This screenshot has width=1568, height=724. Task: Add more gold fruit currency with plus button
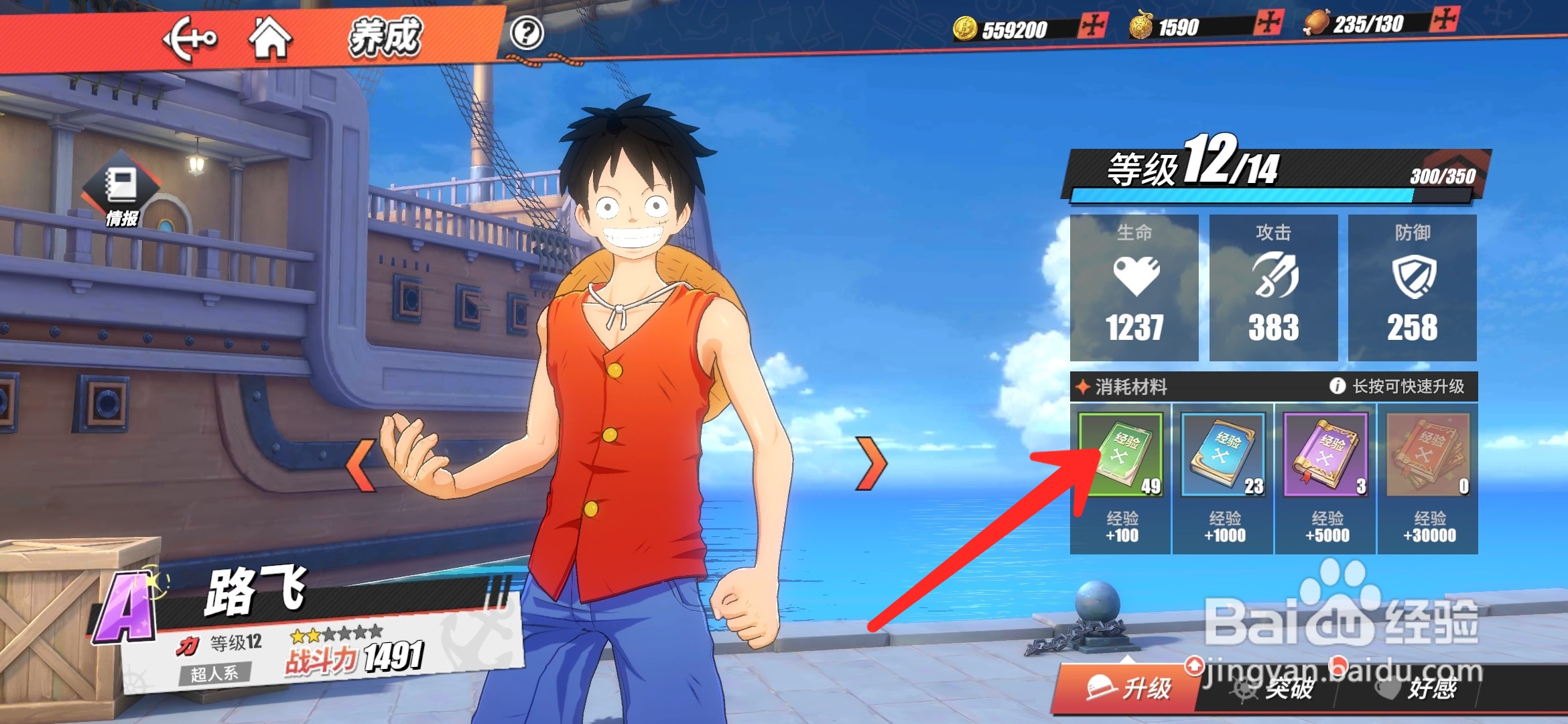pos(1268,23)
